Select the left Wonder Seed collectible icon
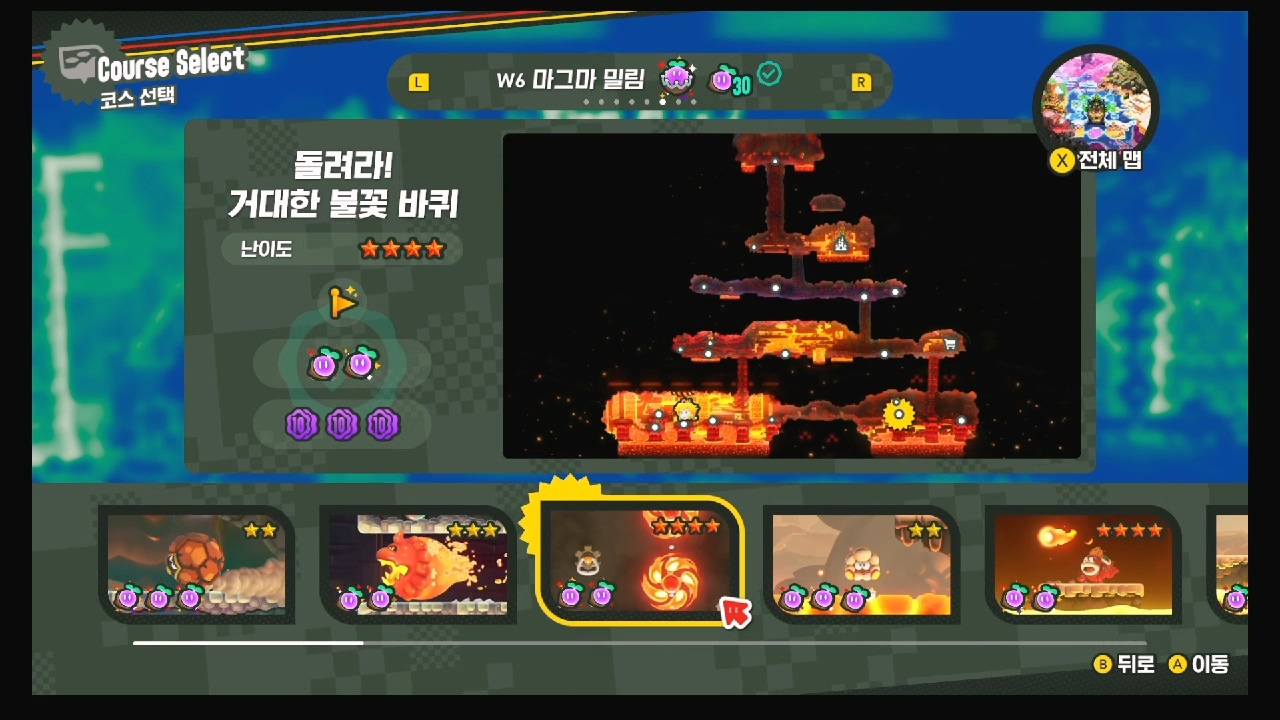 (x=321, y=365)
